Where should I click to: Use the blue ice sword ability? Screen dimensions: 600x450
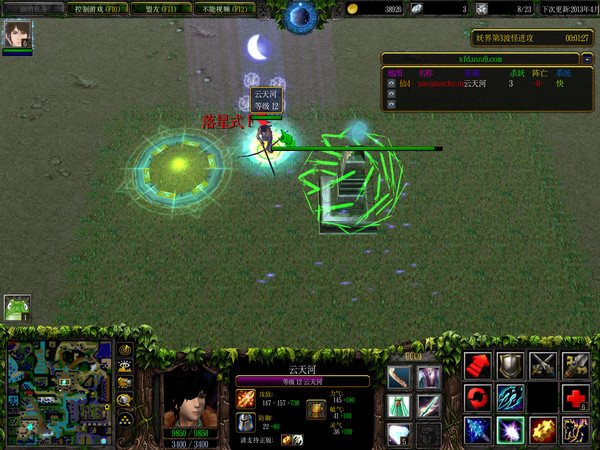[x=479, y=430]
